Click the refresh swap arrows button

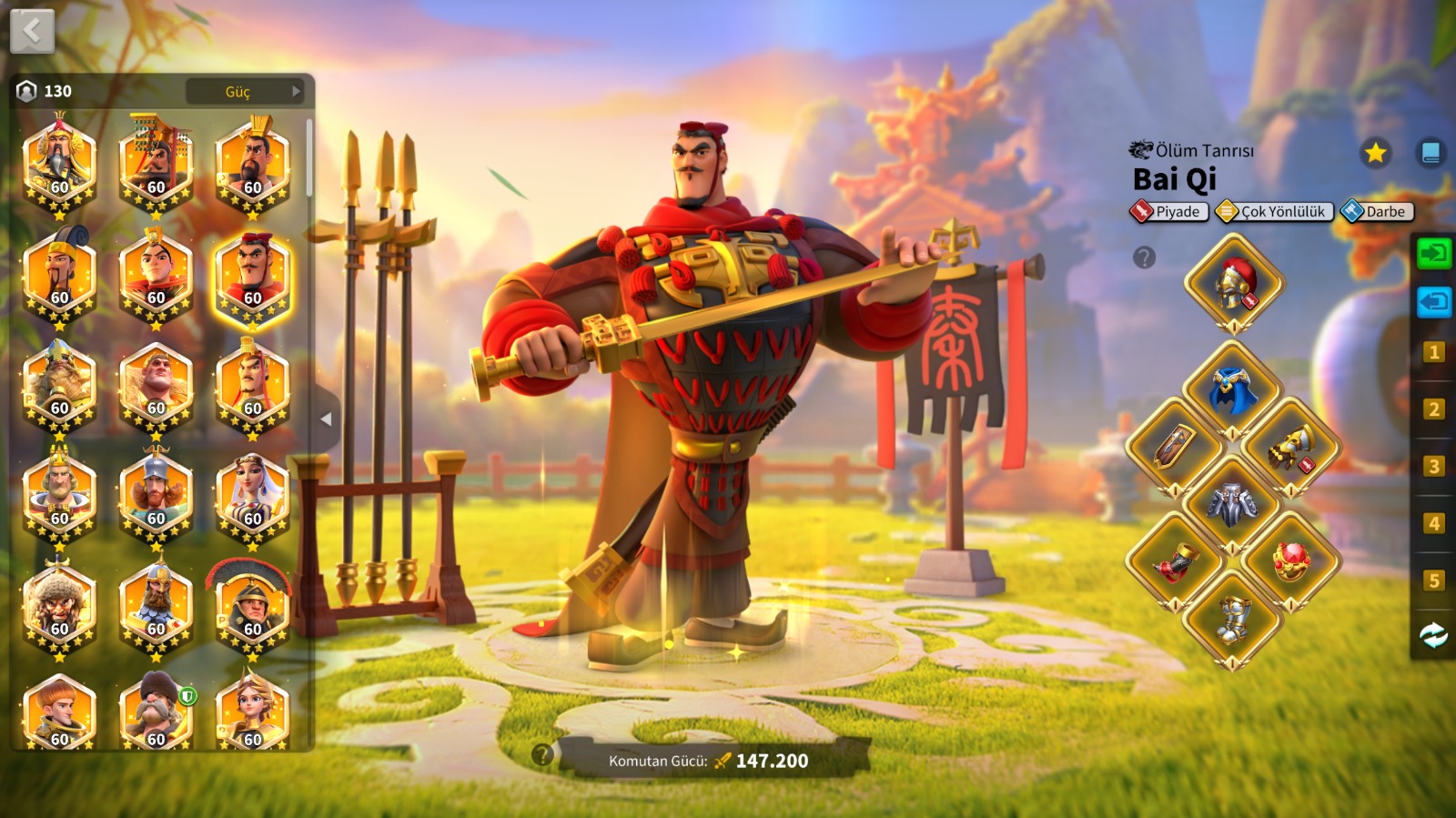[1433, 635]
